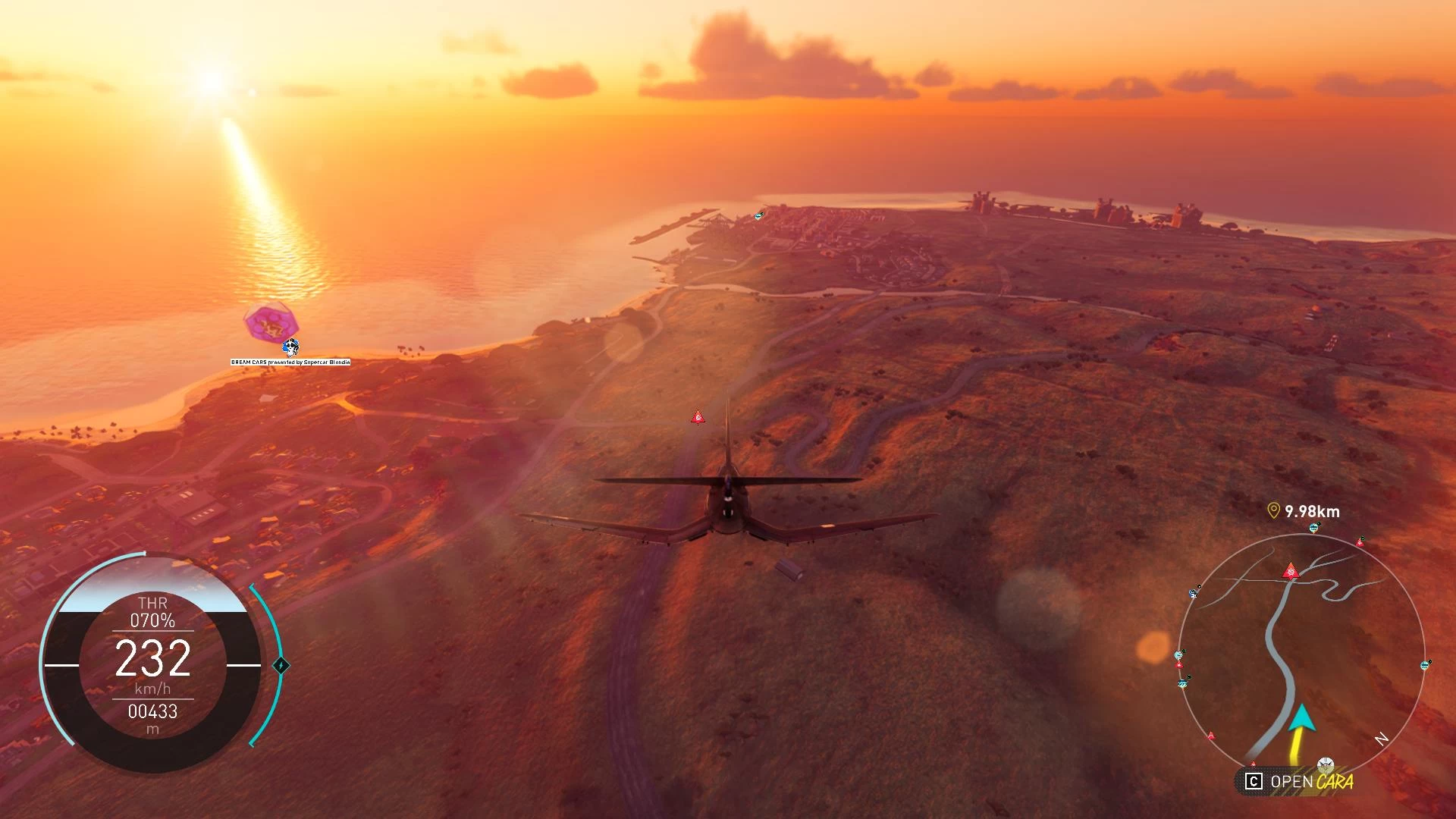
Task: Click the pink hexagon event marker
Action: 270,324
